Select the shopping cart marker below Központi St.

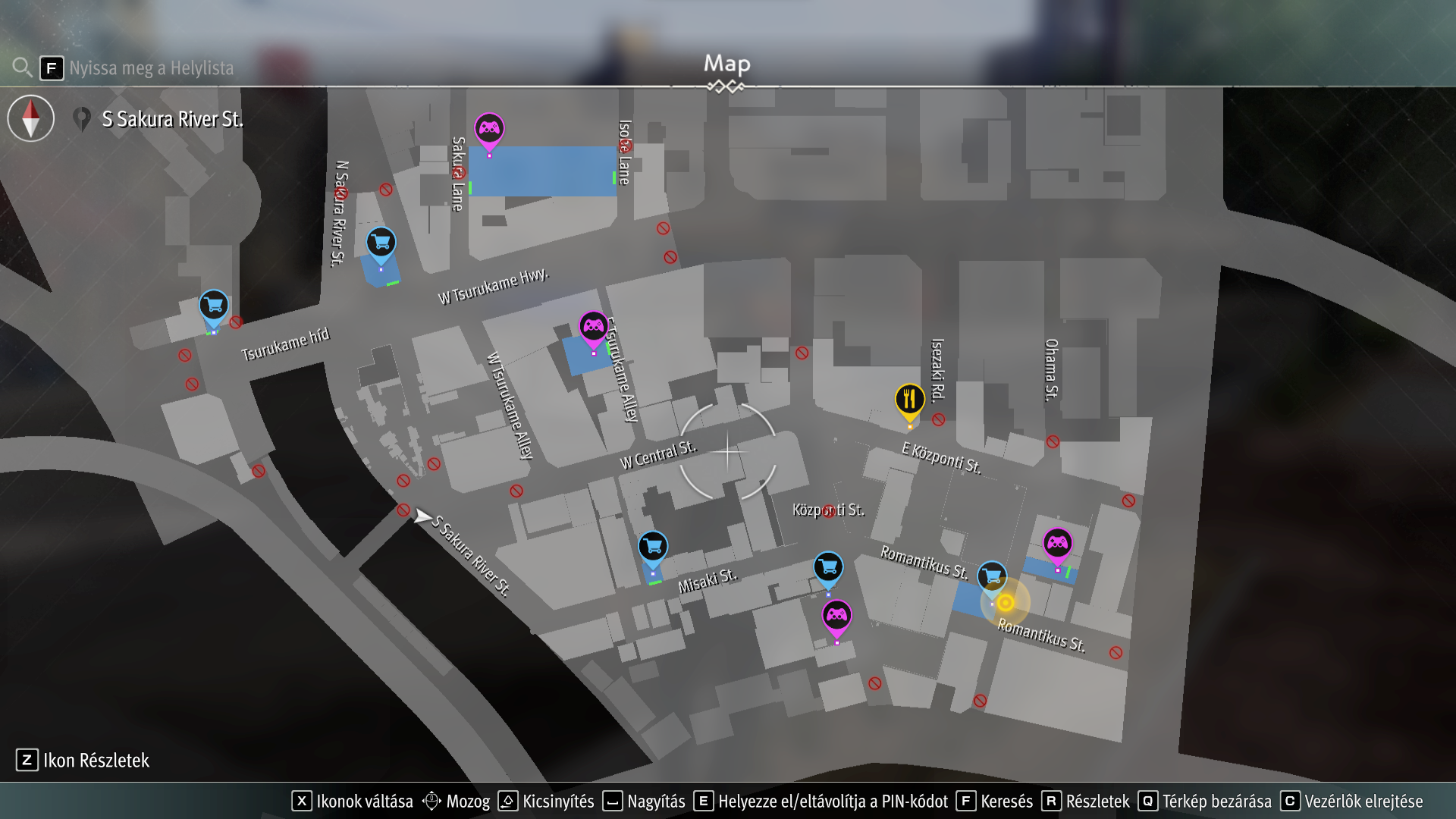(x=828, y=566)
